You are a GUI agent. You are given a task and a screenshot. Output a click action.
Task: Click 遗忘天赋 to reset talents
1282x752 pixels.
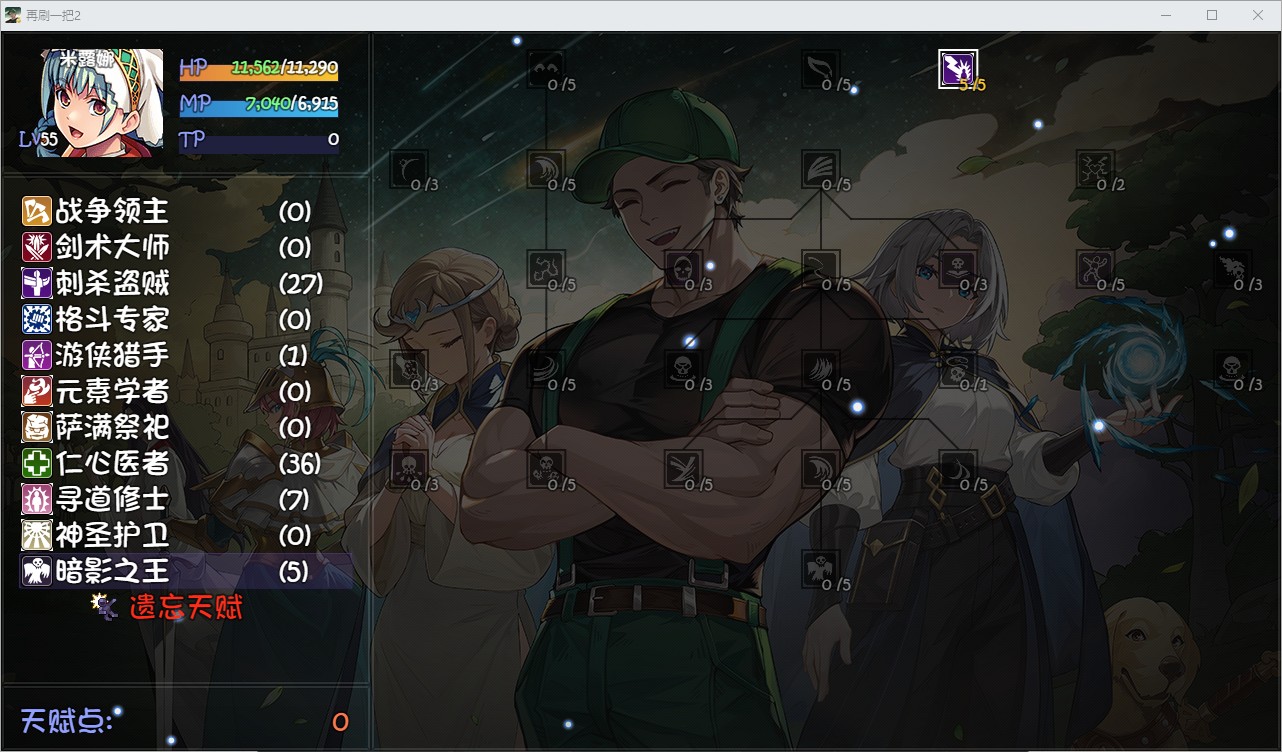pos(186,607)
